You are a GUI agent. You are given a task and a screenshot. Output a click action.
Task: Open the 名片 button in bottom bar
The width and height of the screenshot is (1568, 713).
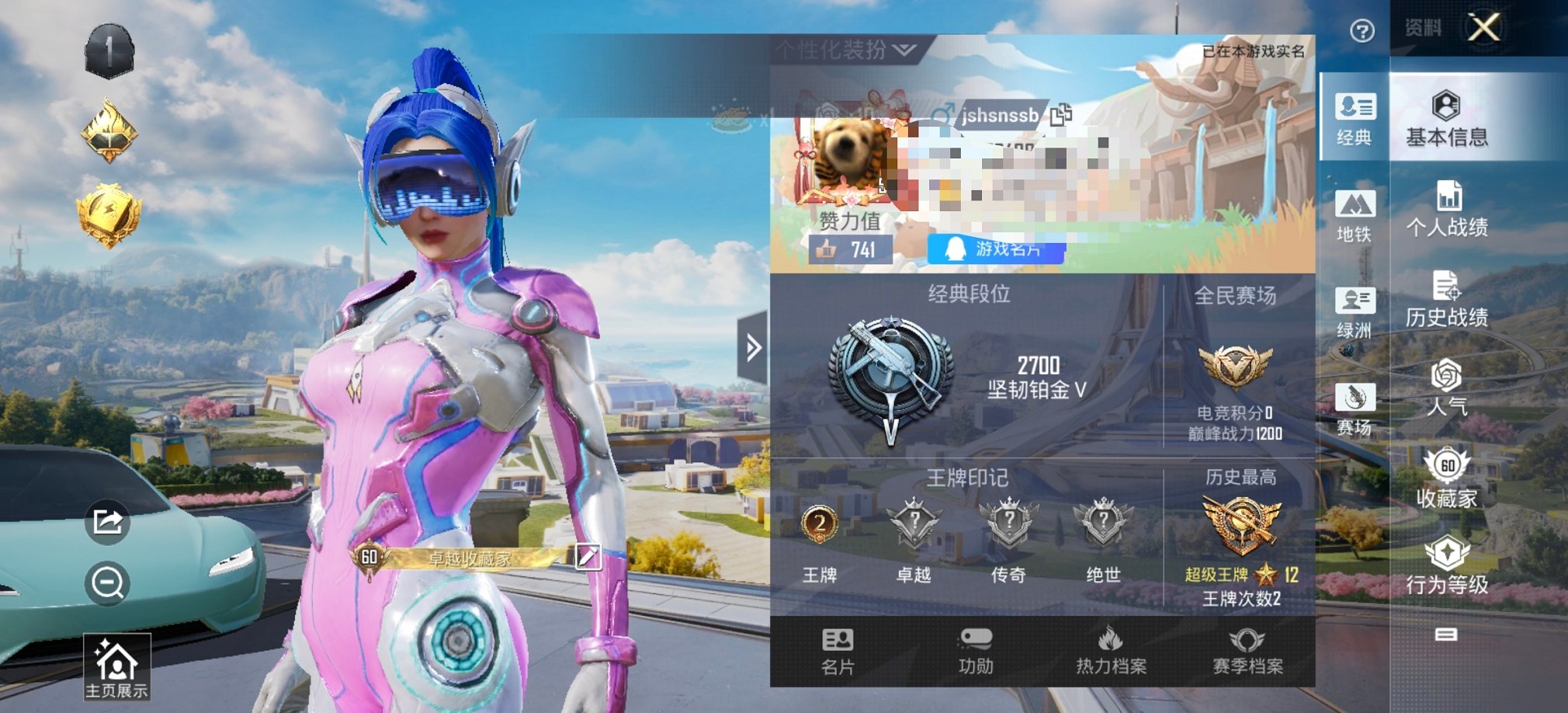point(838,651)
